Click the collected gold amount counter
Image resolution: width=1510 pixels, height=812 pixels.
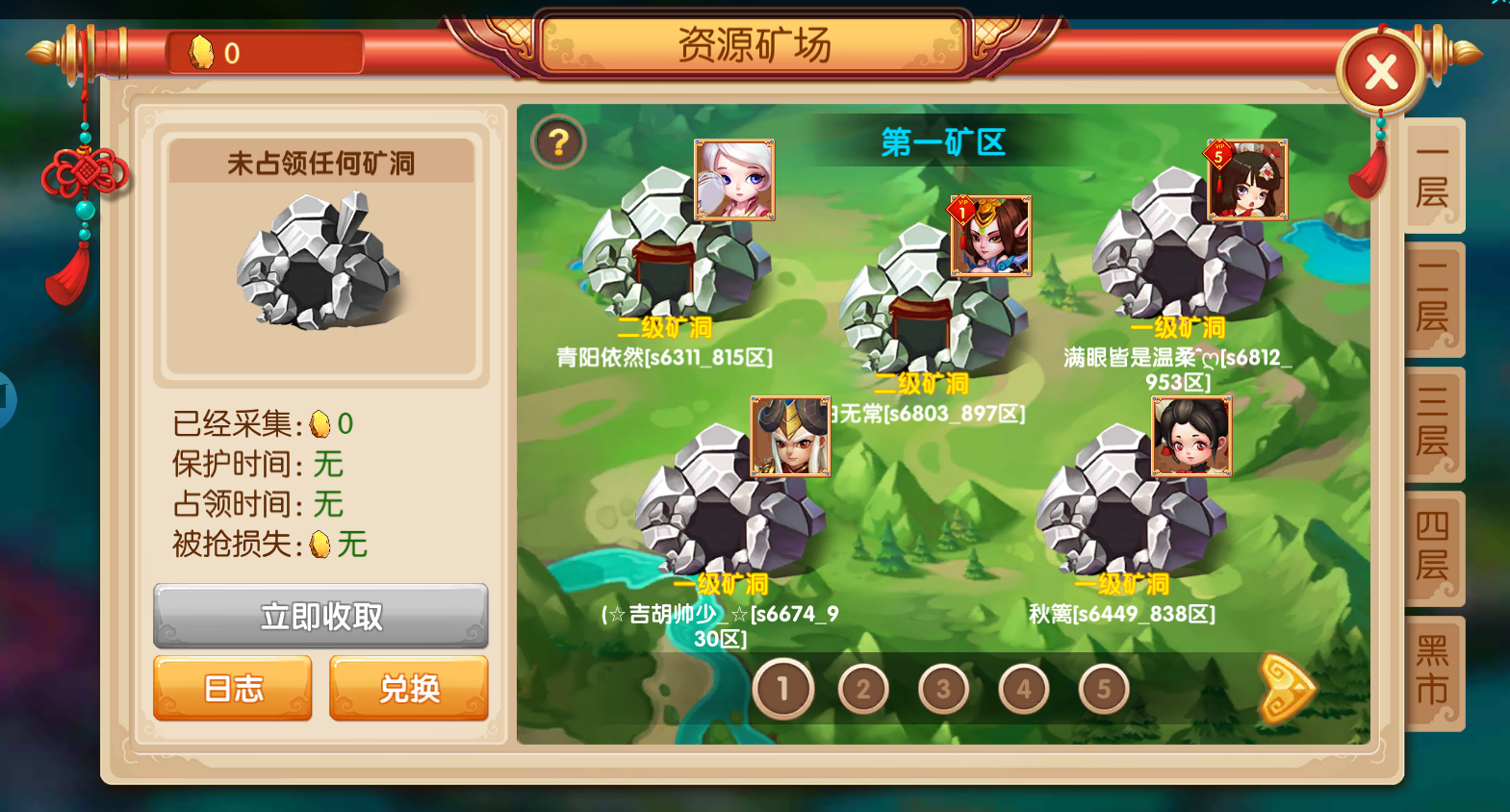332,423
